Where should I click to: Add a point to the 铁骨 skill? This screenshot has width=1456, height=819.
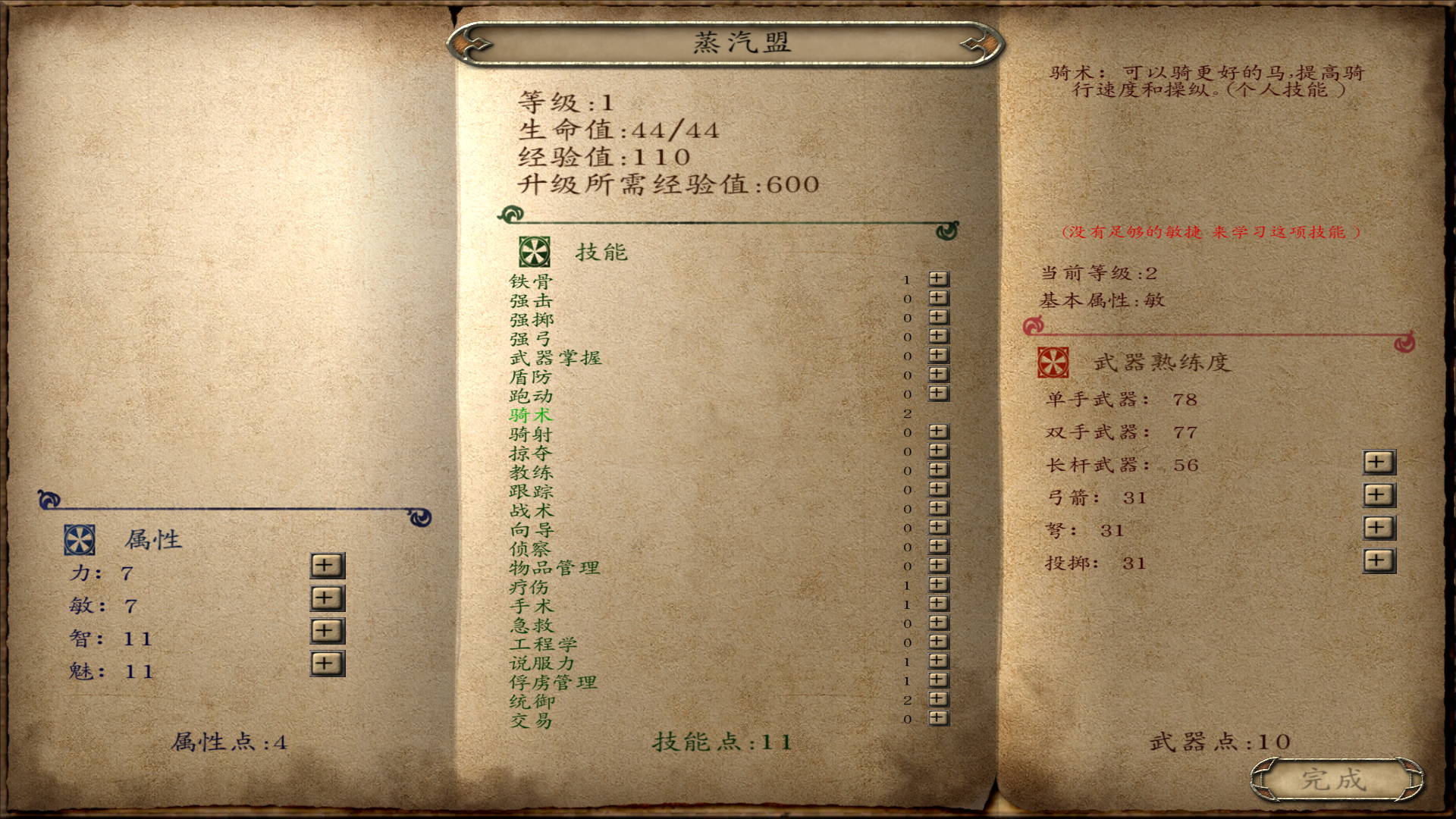click(x=940, y=279)
